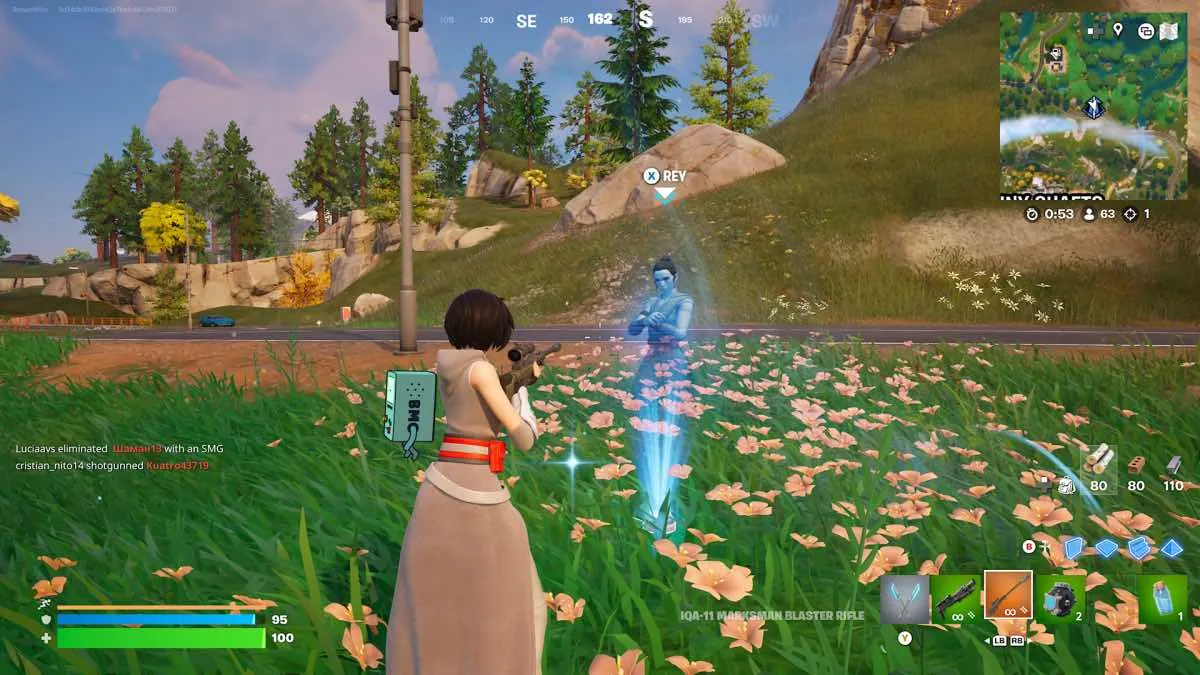
Task: Choose the highlighted IQA-11 Marksman Blaster Rifle slot
Action: [1007, 596]
